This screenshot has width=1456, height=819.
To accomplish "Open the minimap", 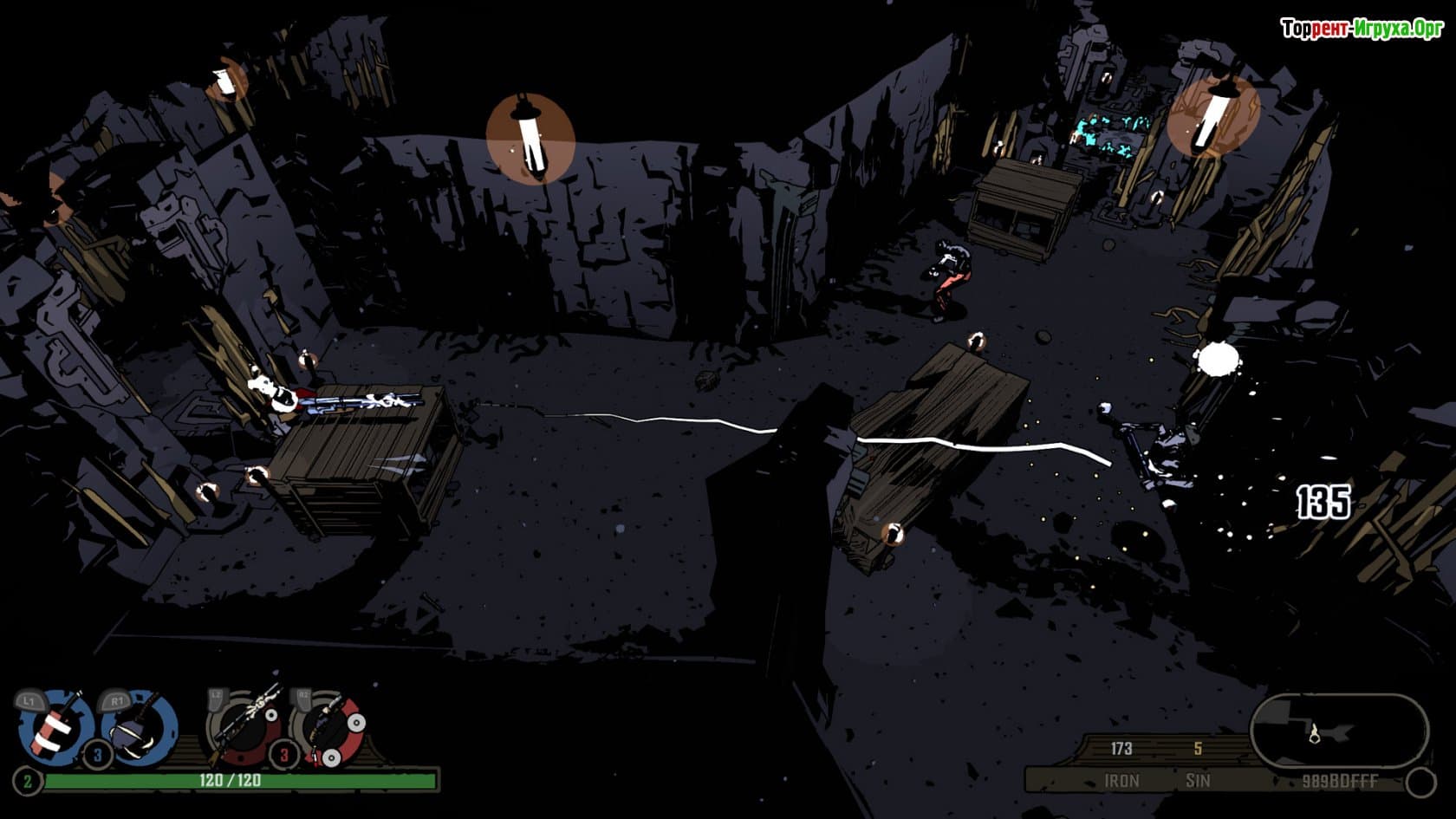I will (1337, 732).
